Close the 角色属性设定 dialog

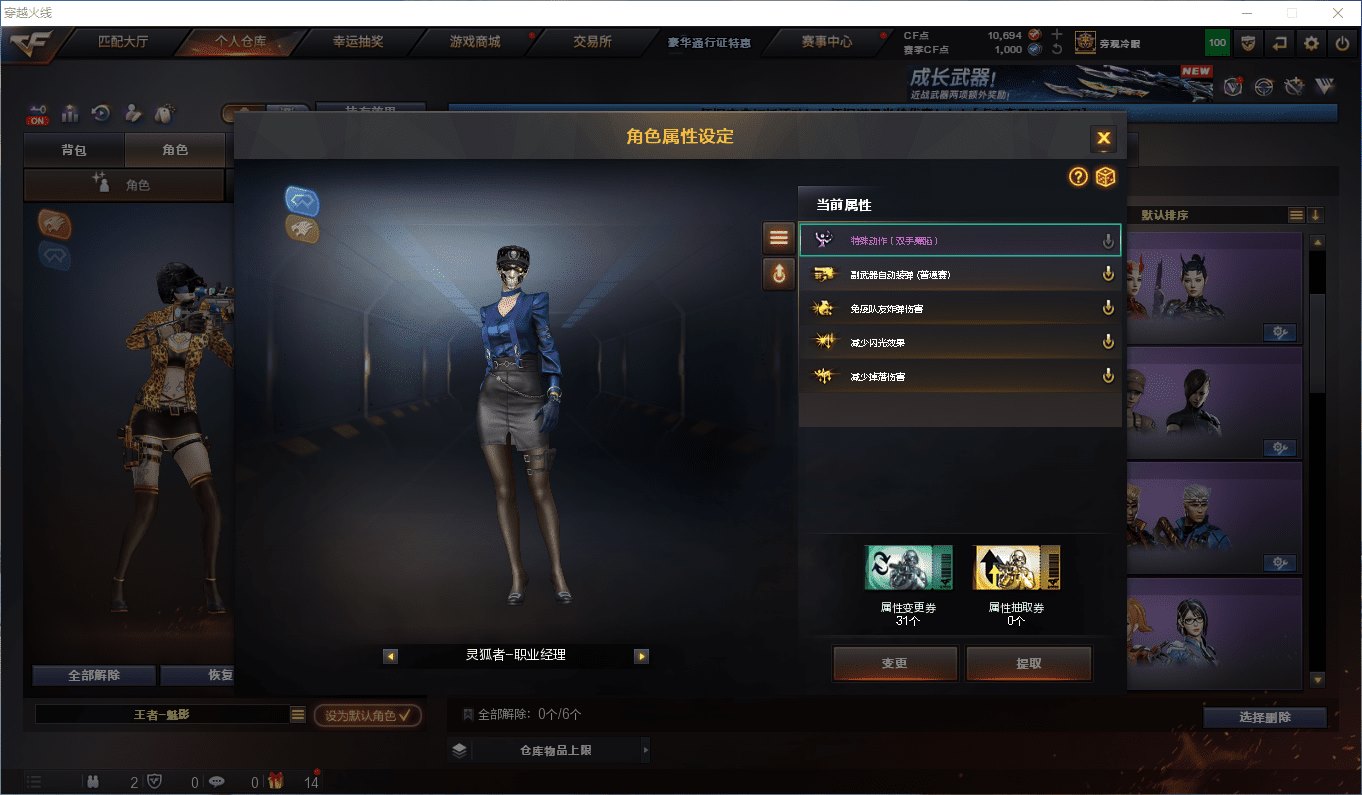(1103, 138)
